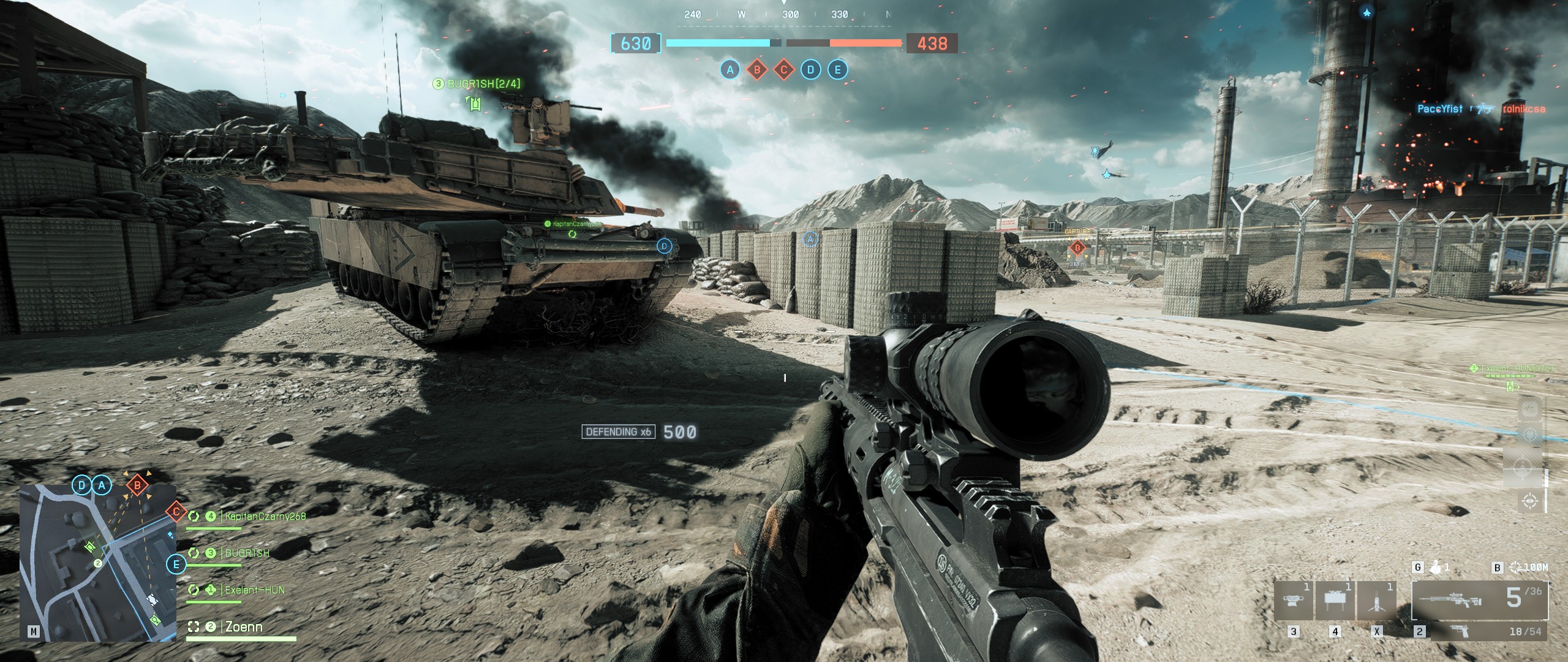1568x662 pixels.
Task: Activate the eye-crosshair spotting trait icon
Action: 1531,501
